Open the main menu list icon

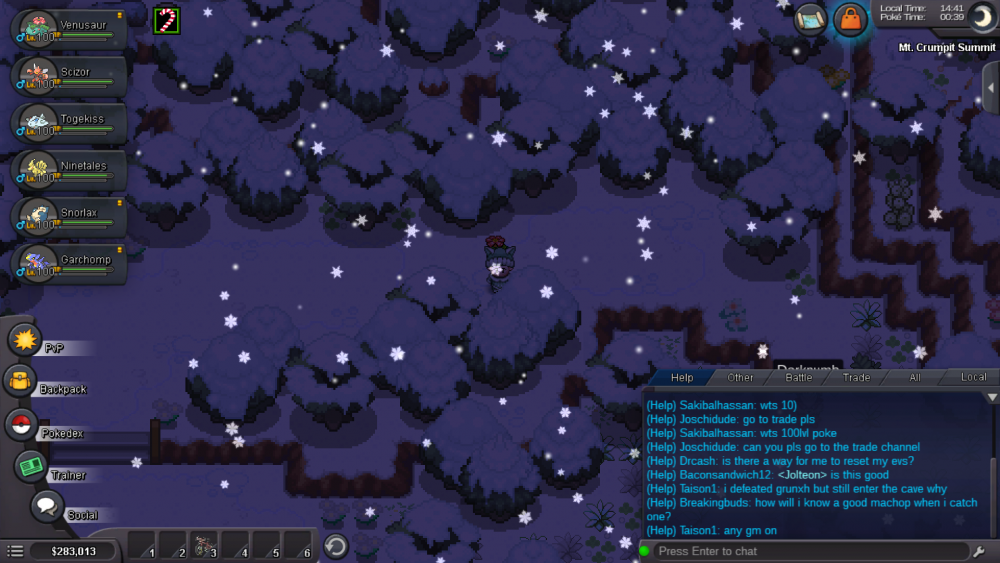click(15, 551)
